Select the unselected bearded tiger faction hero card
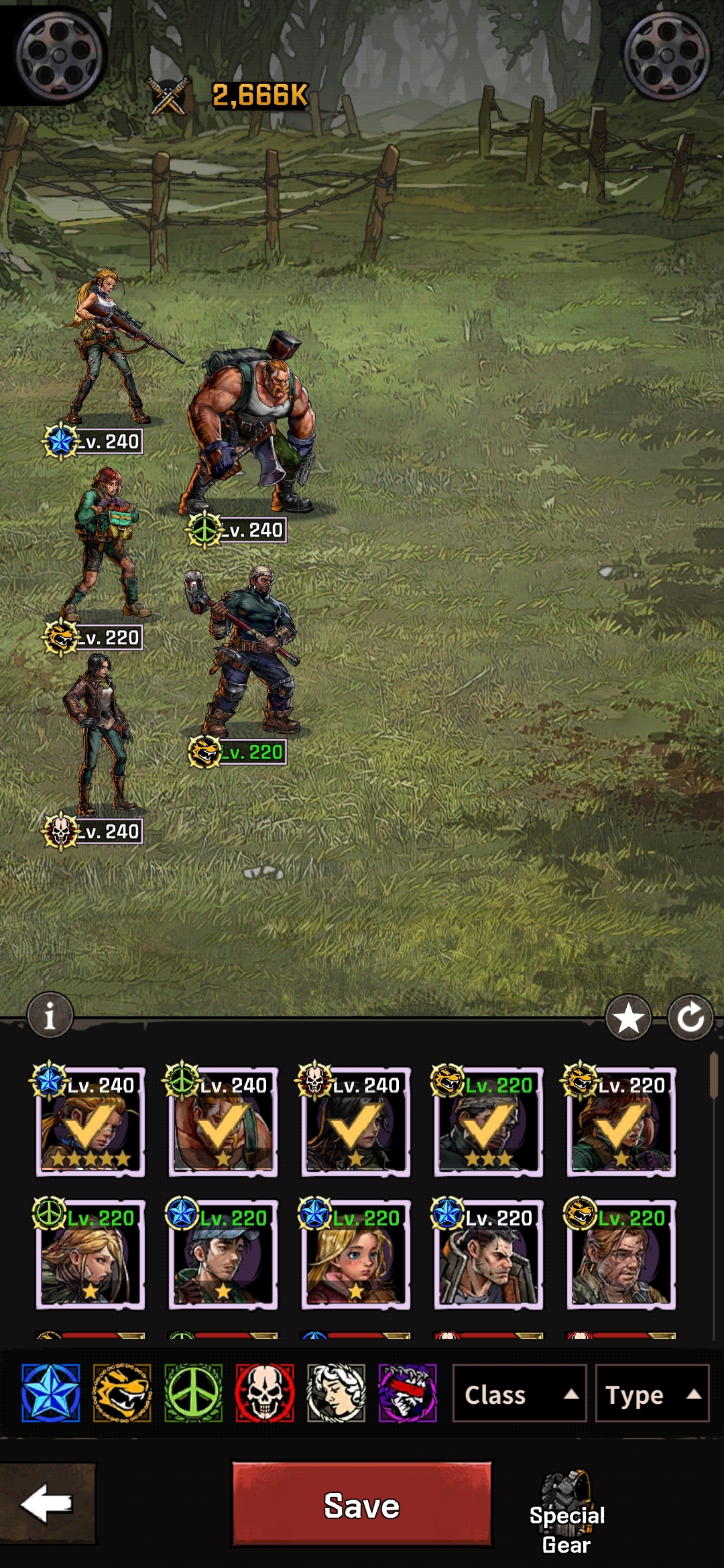The height and width of the screenshot is (1568, 724). 621,1254
